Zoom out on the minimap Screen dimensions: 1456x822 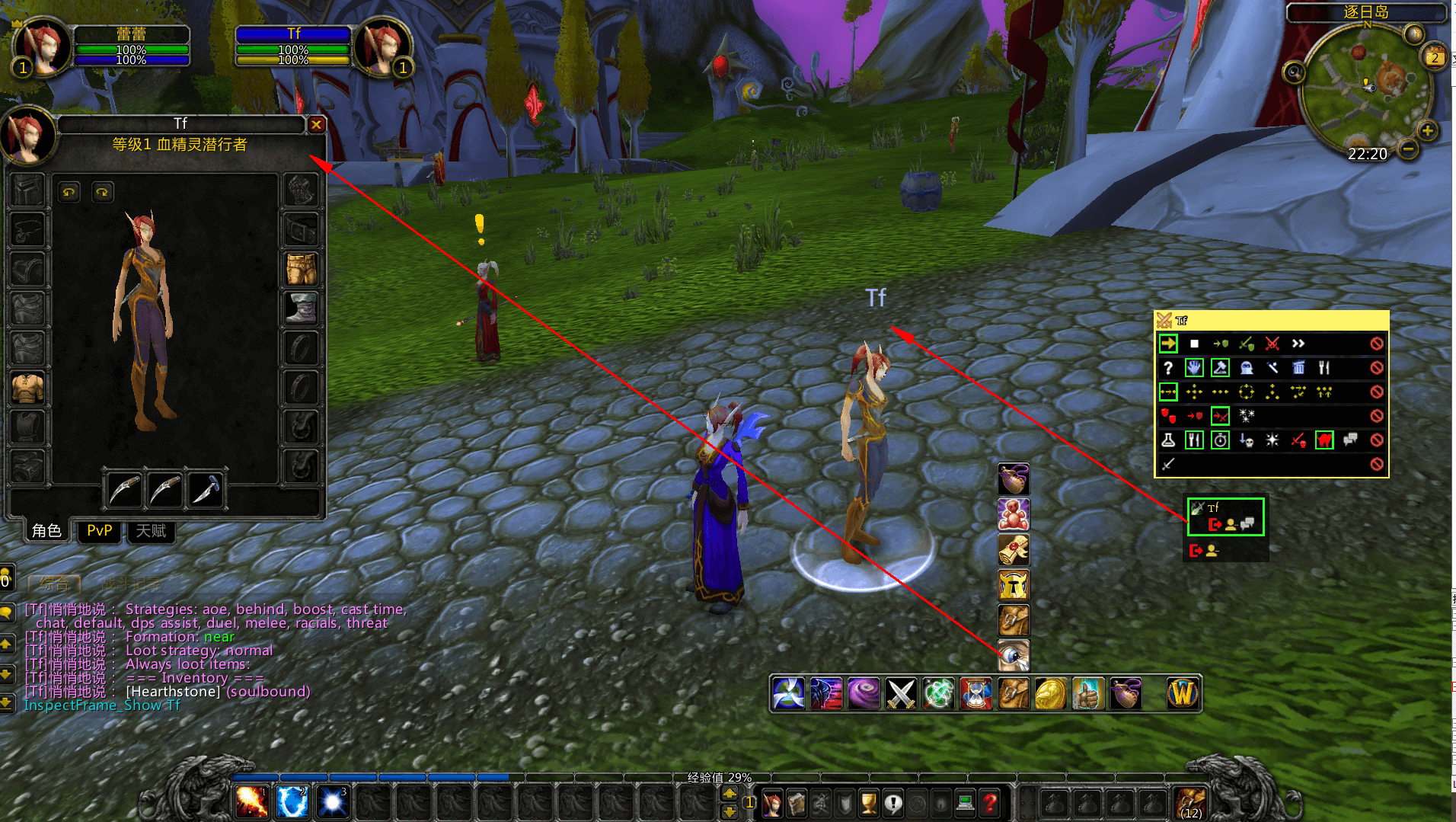click(1409, 150)
